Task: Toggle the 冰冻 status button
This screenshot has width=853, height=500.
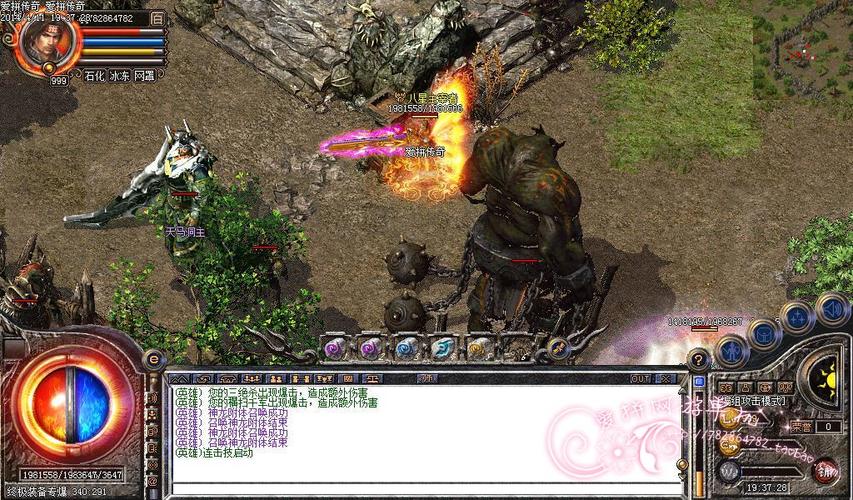Action: (x=119, y=75)
